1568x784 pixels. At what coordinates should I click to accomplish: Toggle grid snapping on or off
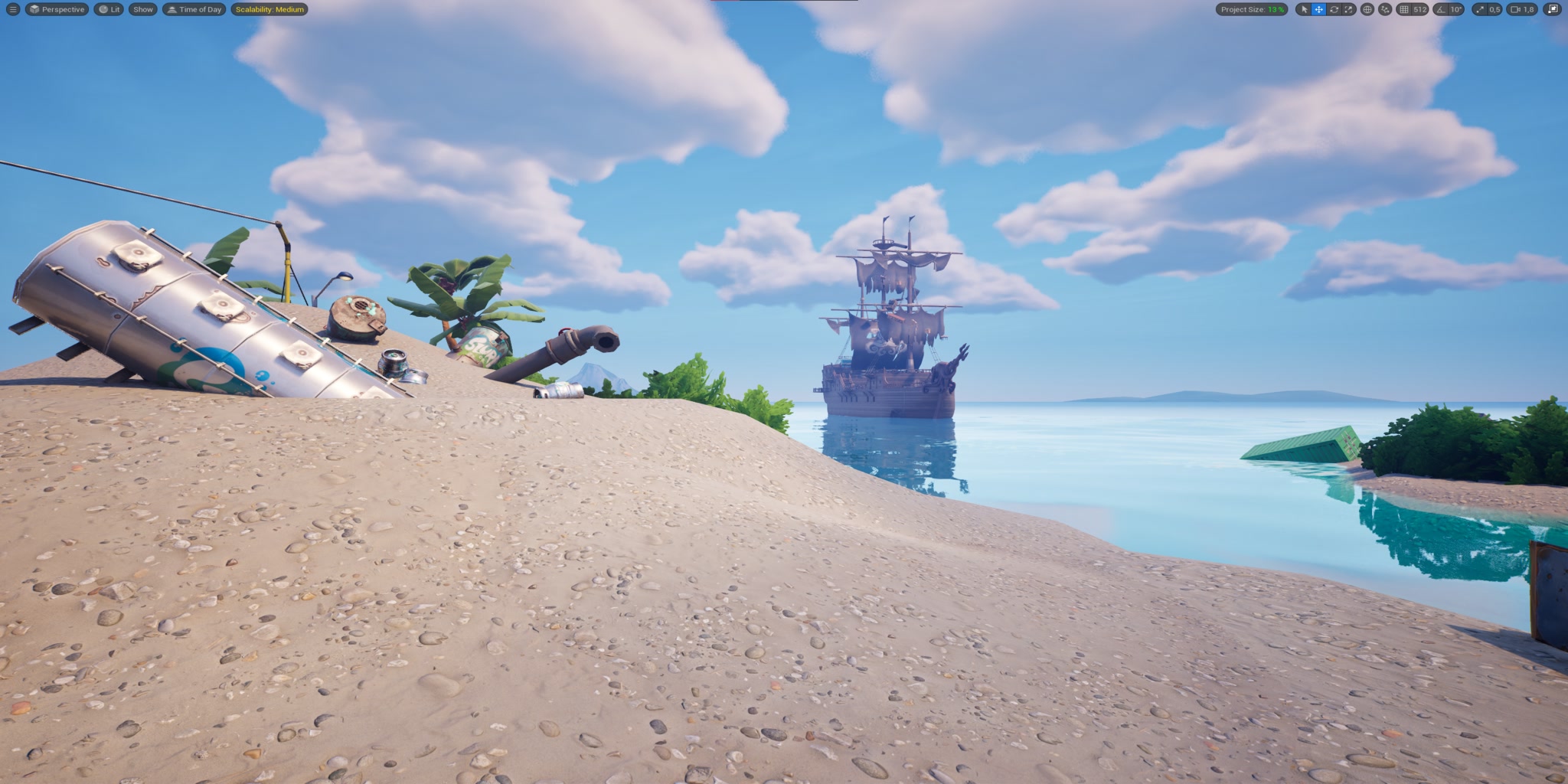point(1406,10)
